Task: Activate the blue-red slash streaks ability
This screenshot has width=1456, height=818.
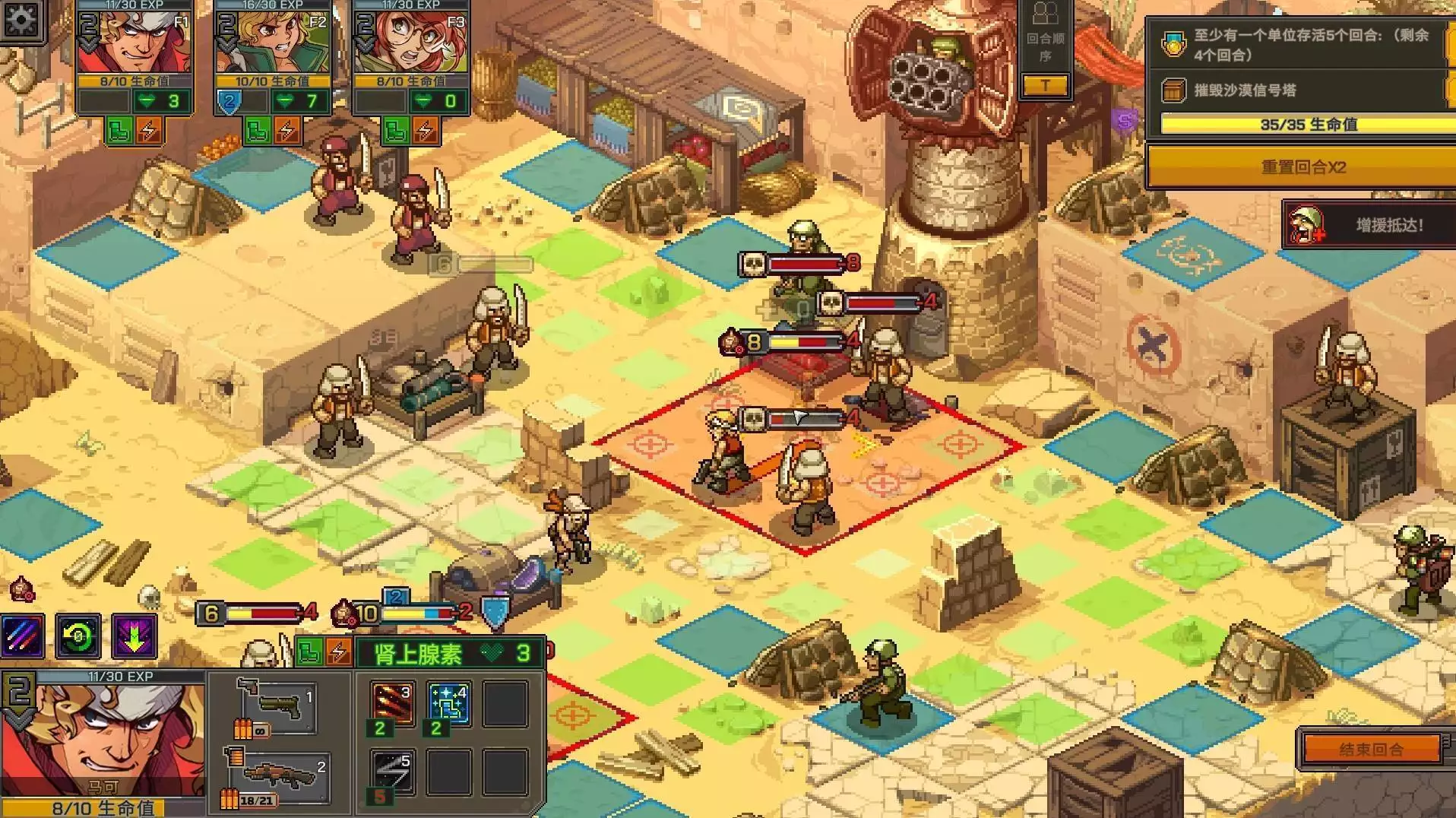Action: [x=23, y=636]
